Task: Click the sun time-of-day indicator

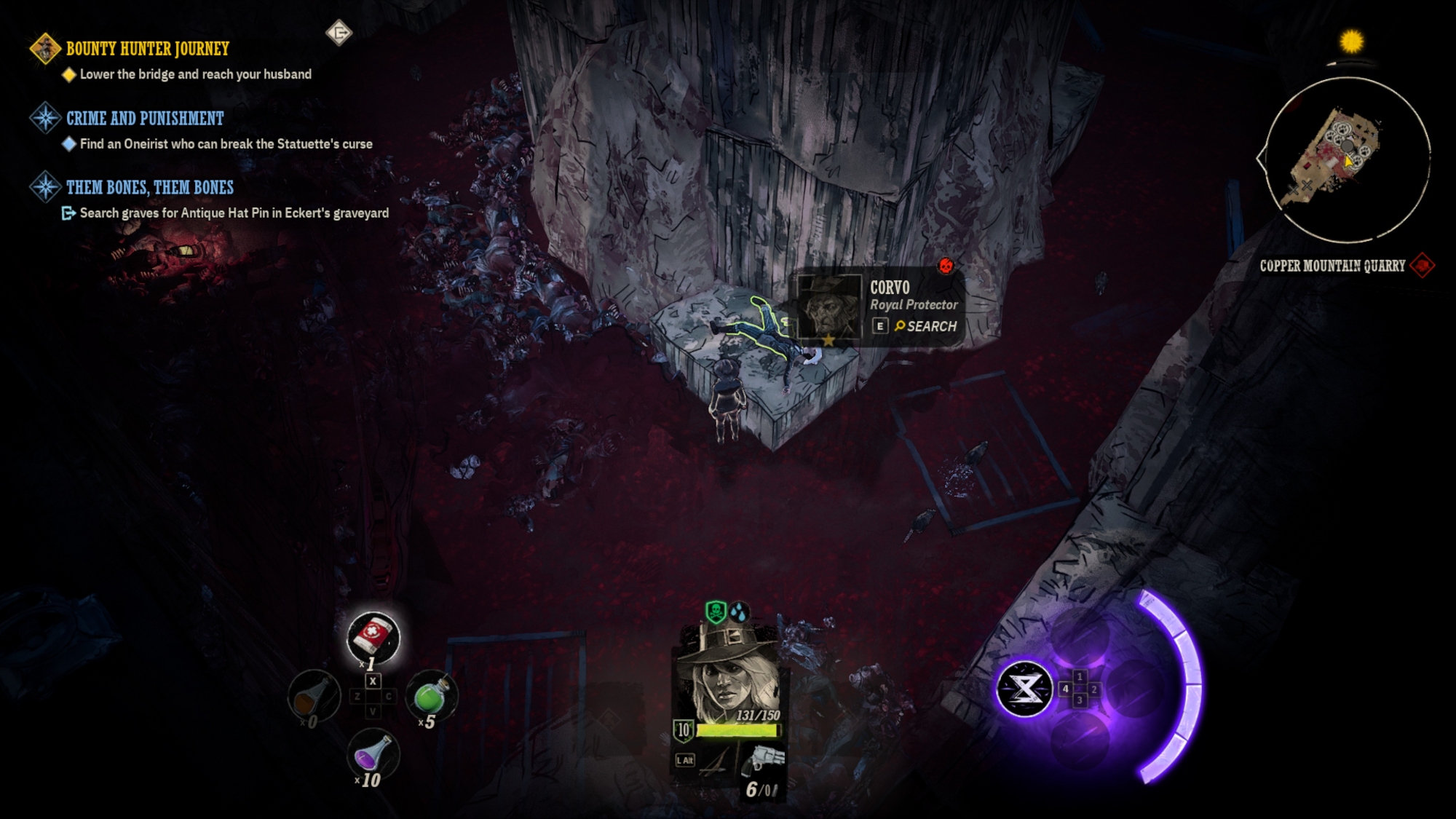Action: coord(1351,41)
